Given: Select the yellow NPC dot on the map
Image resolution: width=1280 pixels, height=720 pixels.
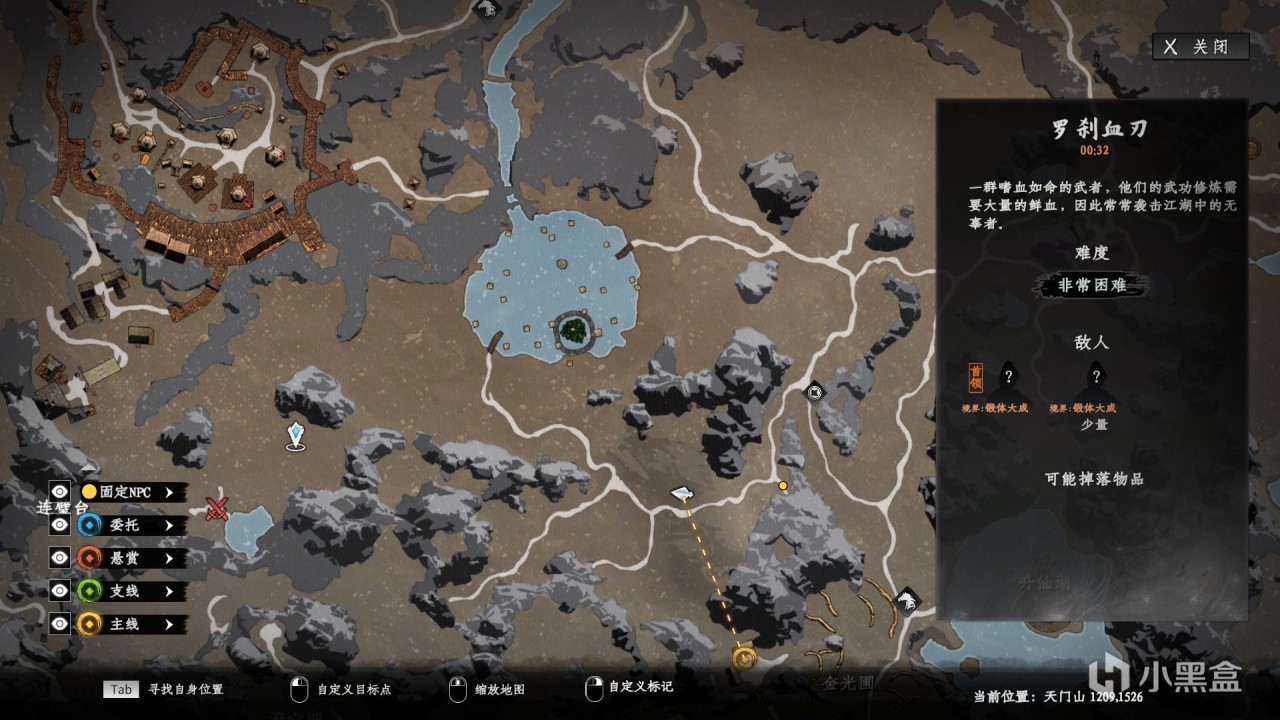Looking at the screenshot, I should click(783, 486).
